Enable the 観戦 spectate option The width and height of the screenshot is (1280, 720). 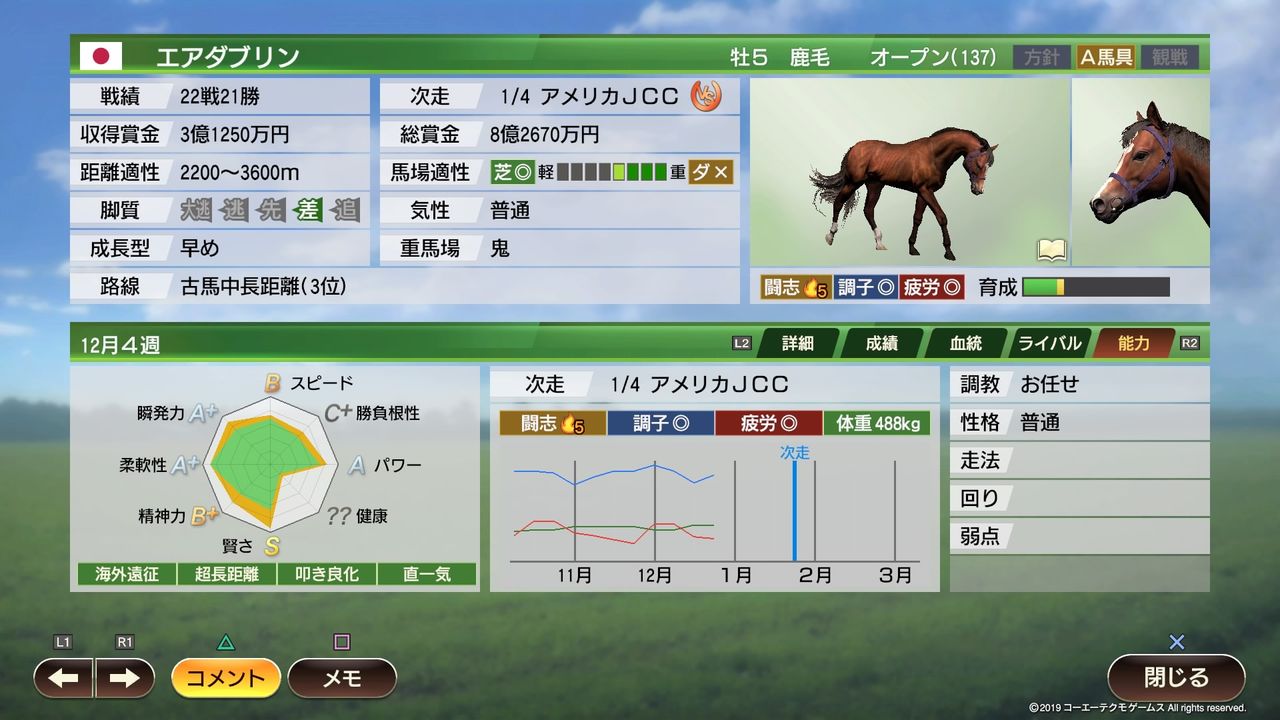[x=1168, y=57]
